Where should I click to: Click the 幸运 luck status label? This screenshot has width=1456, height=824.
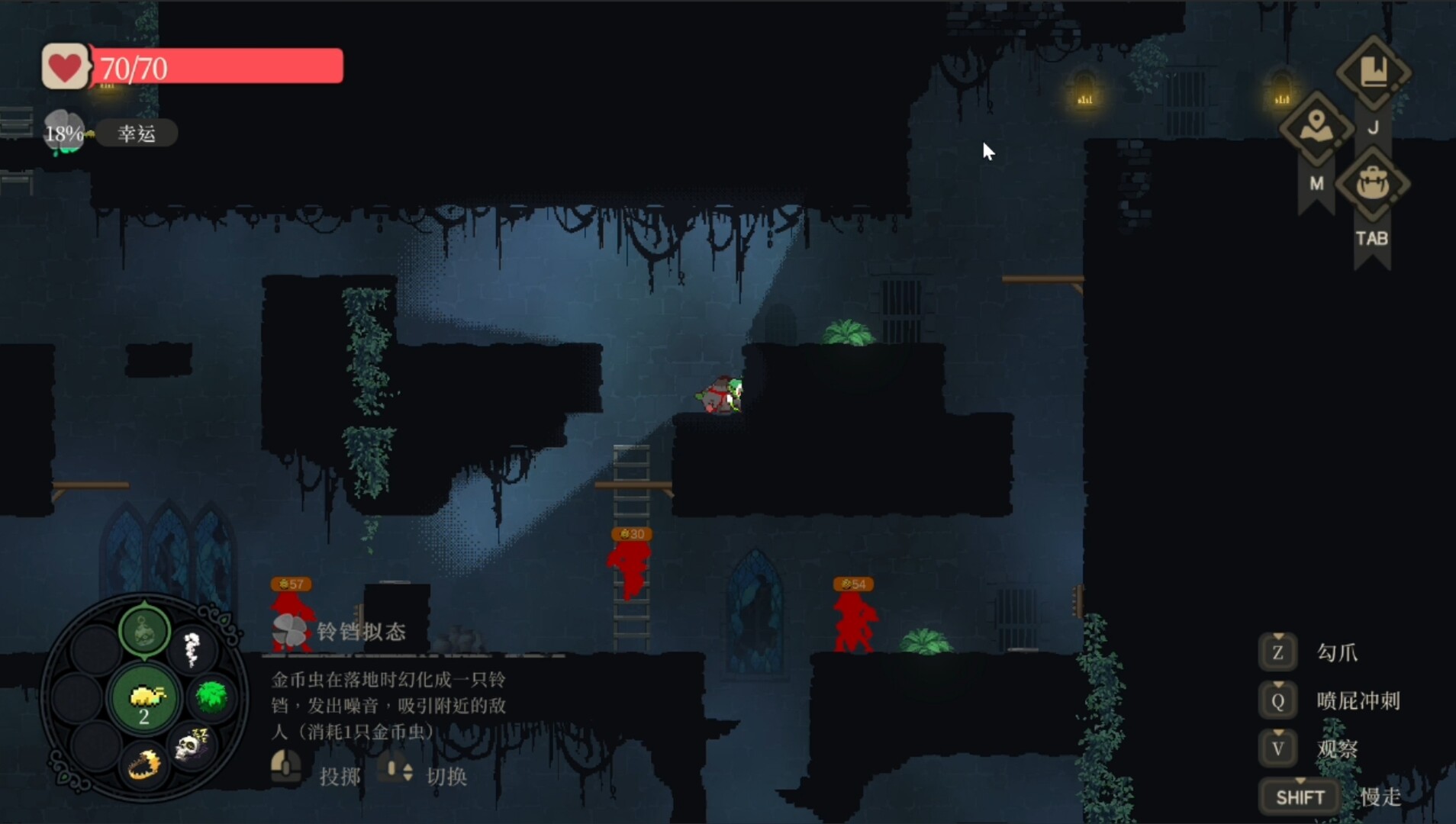coord(137,134)
